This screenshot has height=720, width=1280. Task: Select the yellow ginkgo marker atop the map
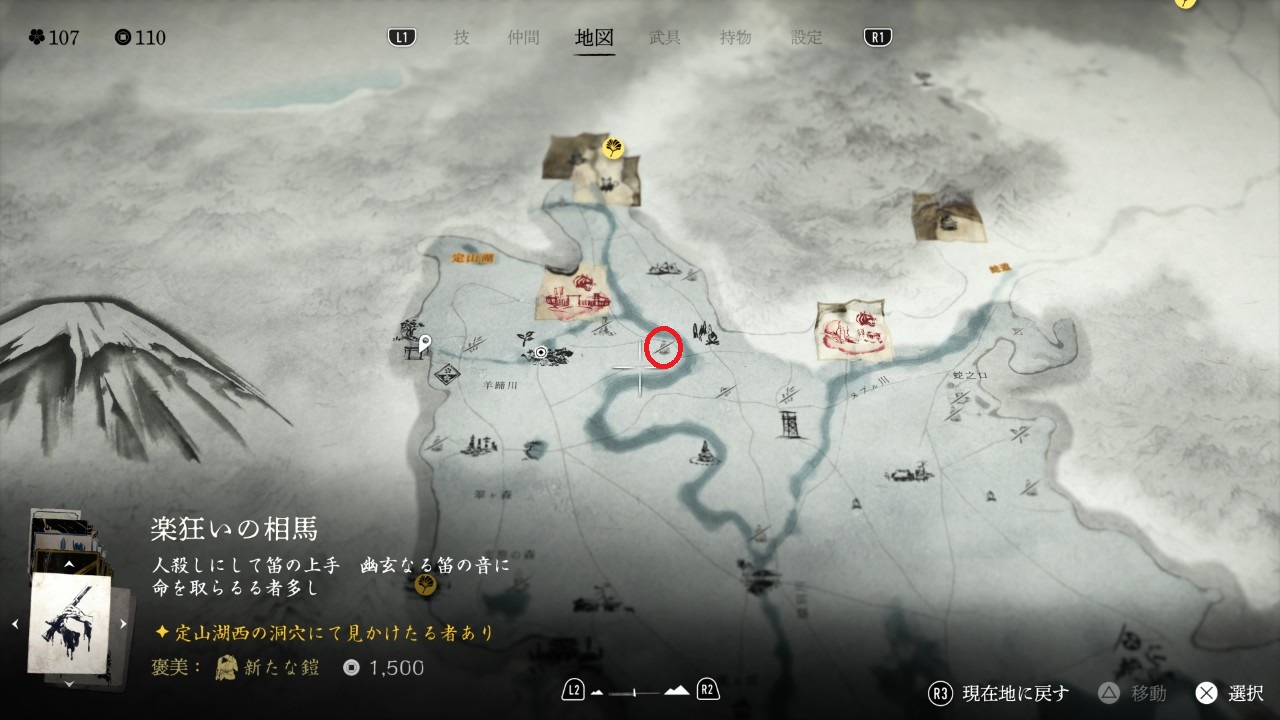(613, 149)
